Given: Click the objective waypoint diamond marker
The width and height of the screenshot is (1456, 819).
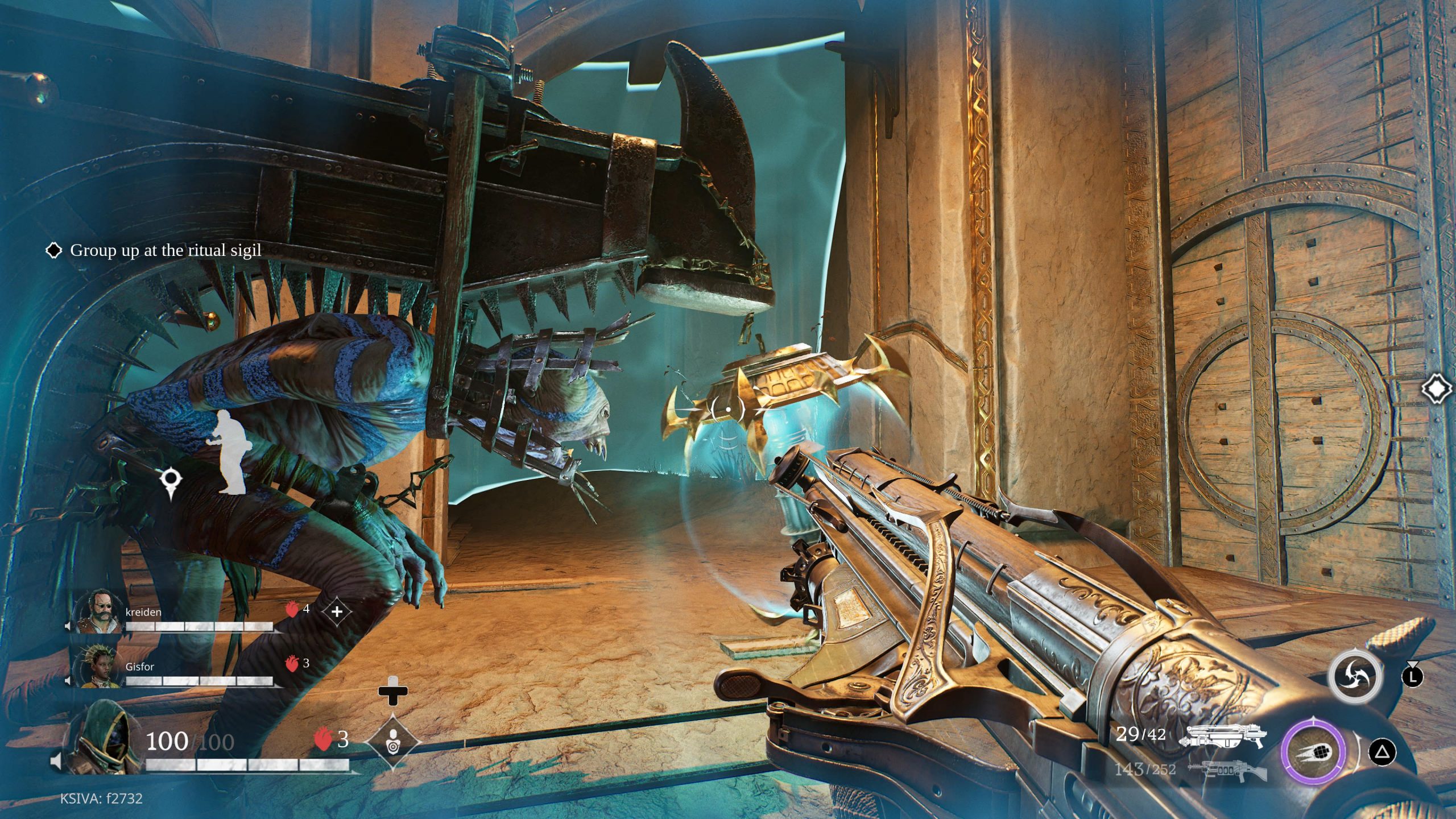Looking at the screenshot, I should click(1437, 389).
